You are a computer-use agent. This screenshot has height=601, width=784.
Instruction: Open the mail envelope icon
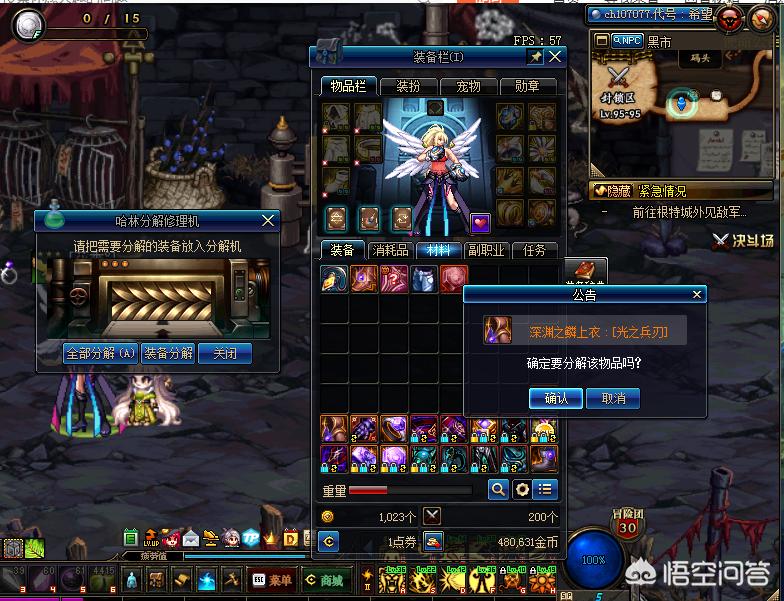[x=191, y=538]
